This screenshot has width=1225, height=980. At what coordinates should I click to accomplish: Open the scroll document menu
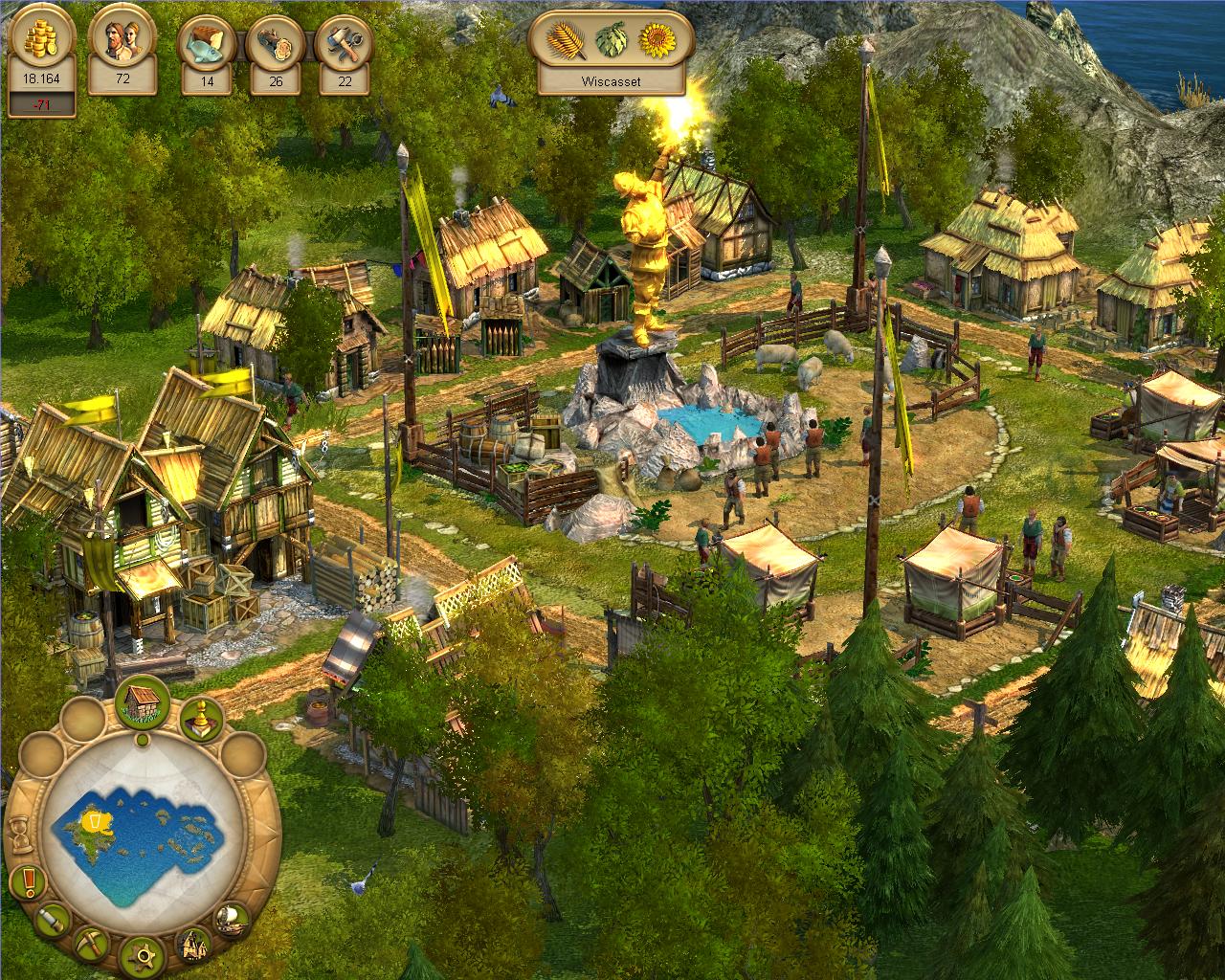coord(52,921)
